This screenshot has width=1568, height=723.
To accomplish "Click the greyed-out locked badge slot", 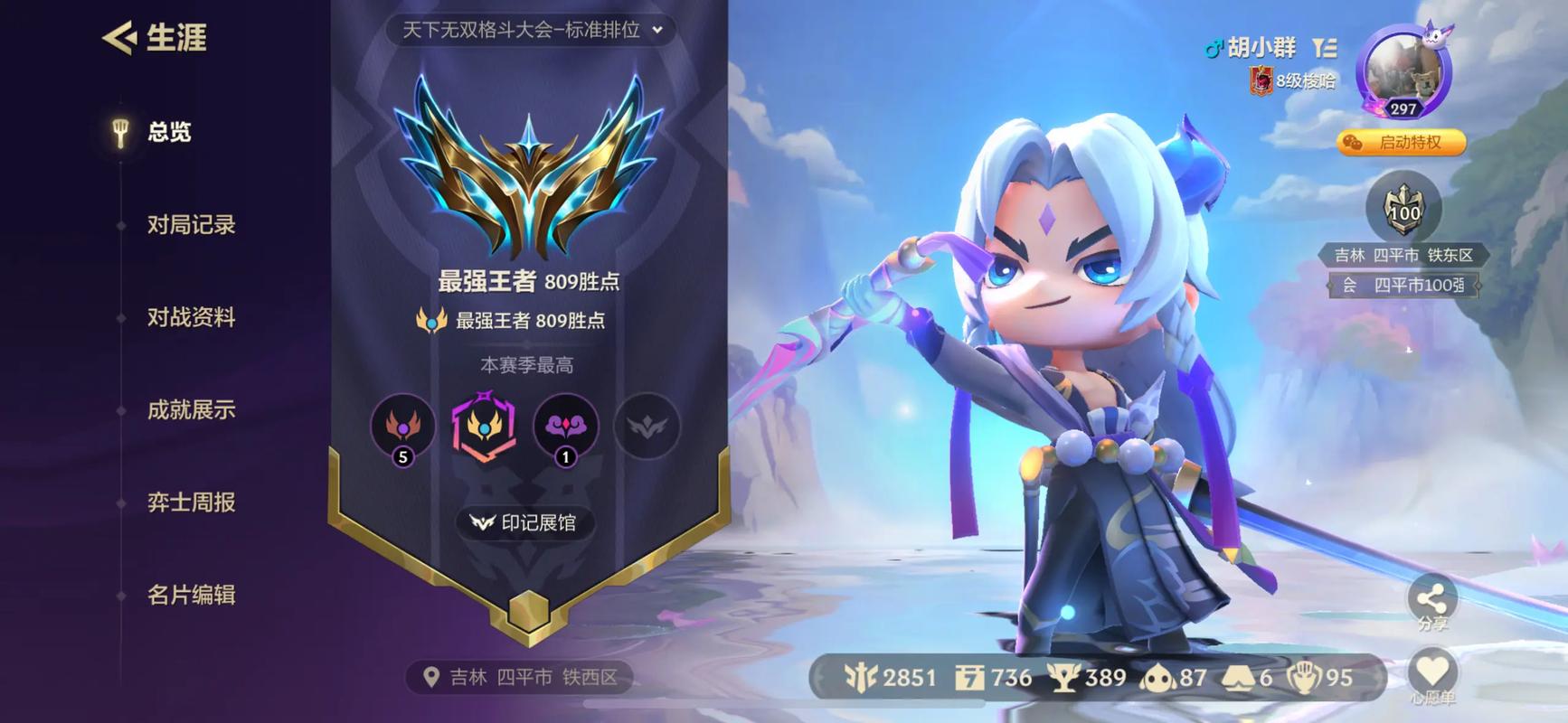I will click(x=647, y=426).
